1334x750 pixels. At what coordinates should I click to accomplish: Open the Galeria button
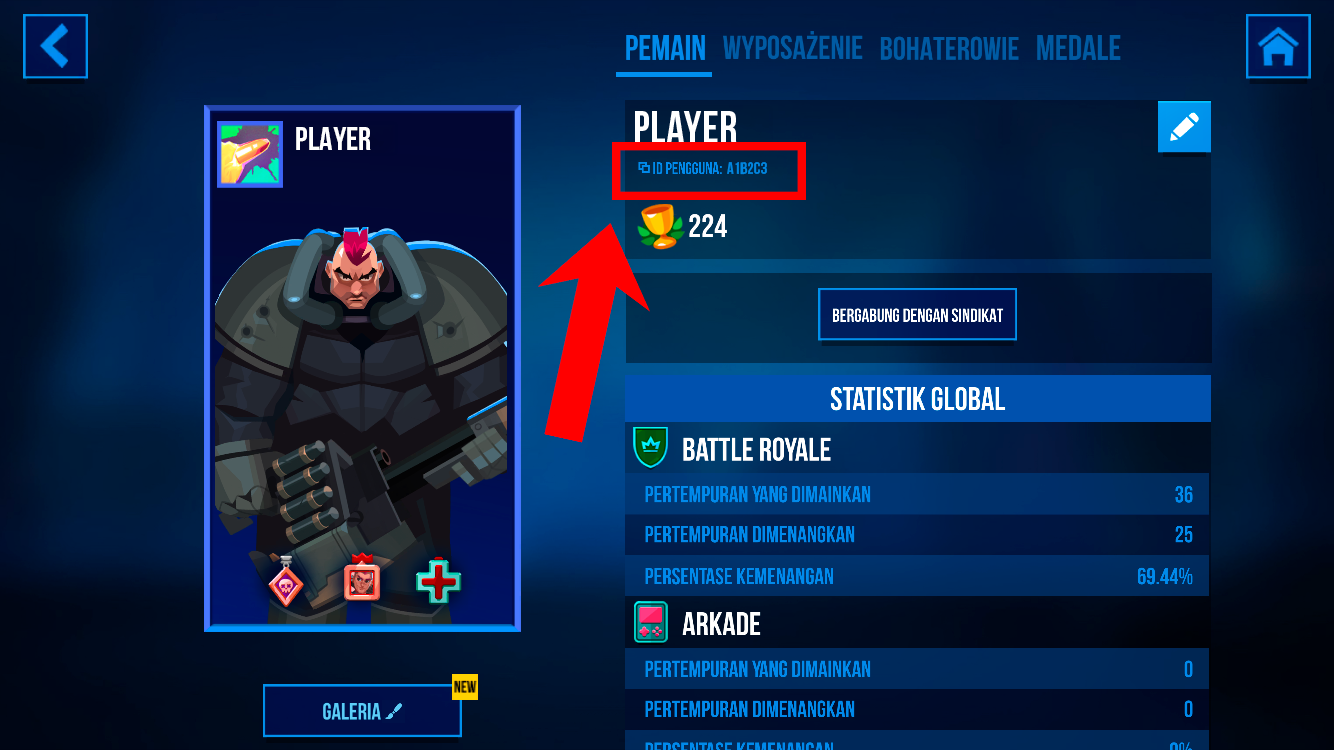(362, 711)
